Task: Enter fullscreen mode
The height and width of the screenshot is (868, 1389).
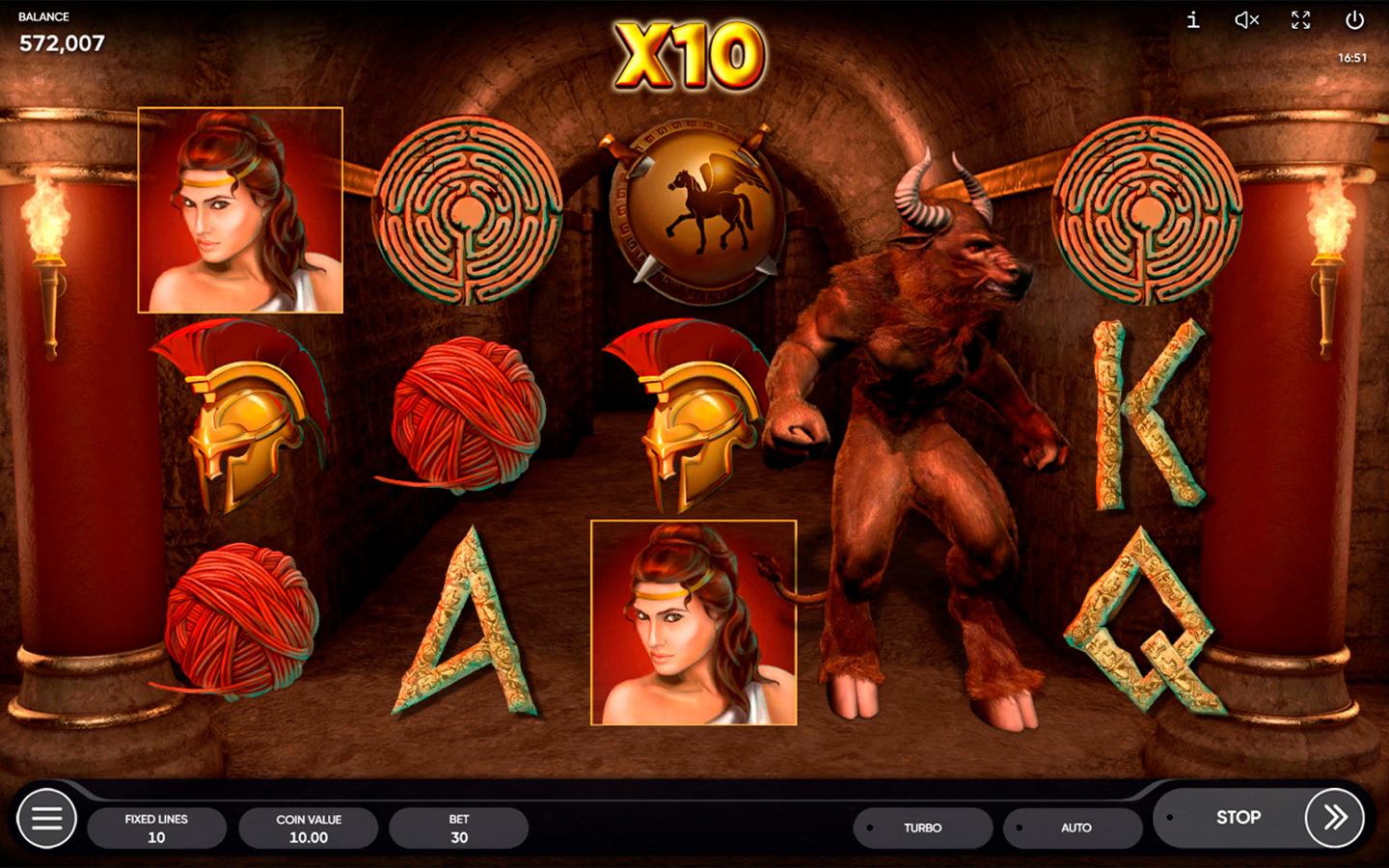Action: point(1299,20)
